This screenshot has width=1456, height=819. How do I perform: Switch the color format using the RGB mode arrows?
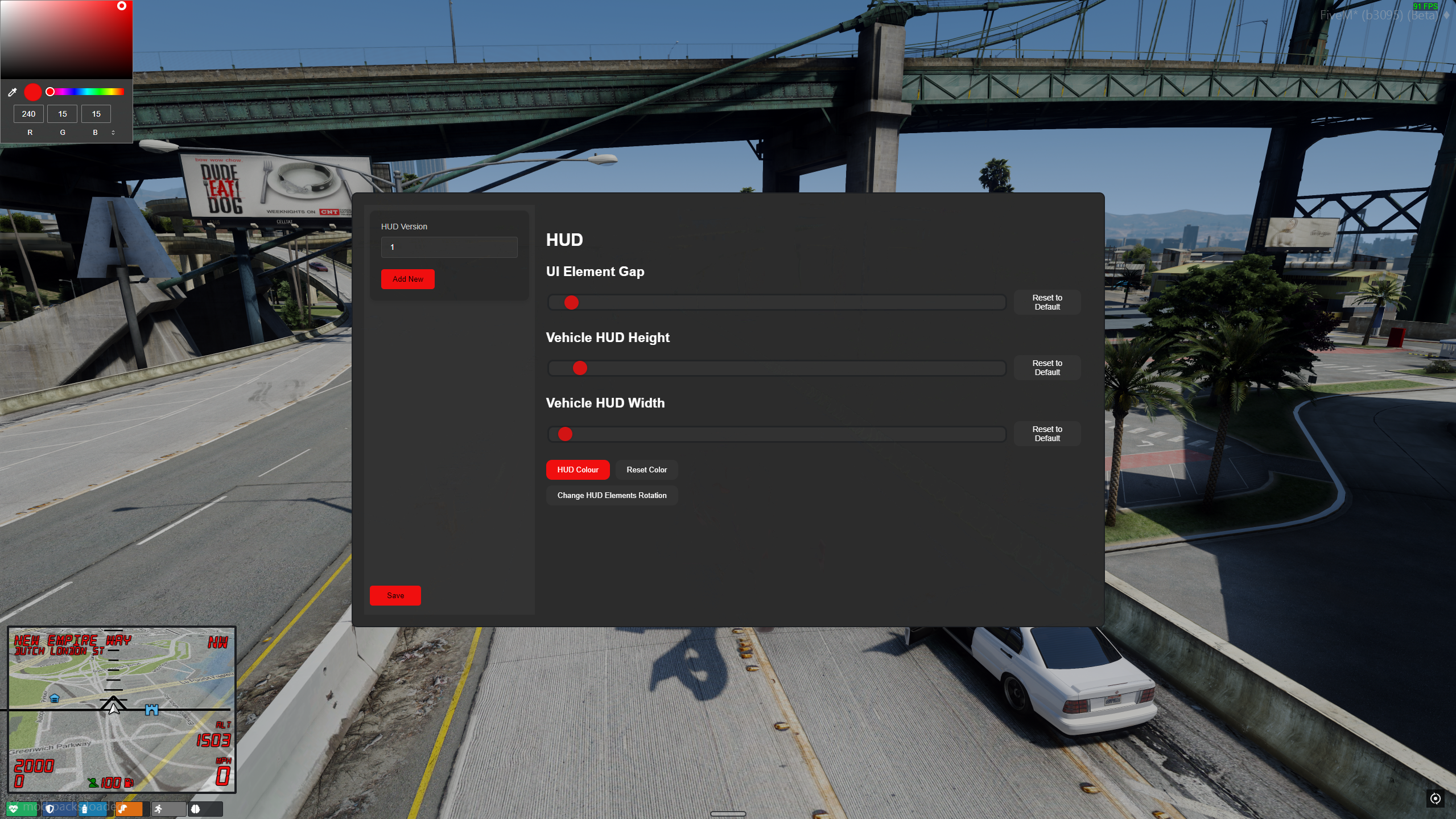tap(113, 132)
